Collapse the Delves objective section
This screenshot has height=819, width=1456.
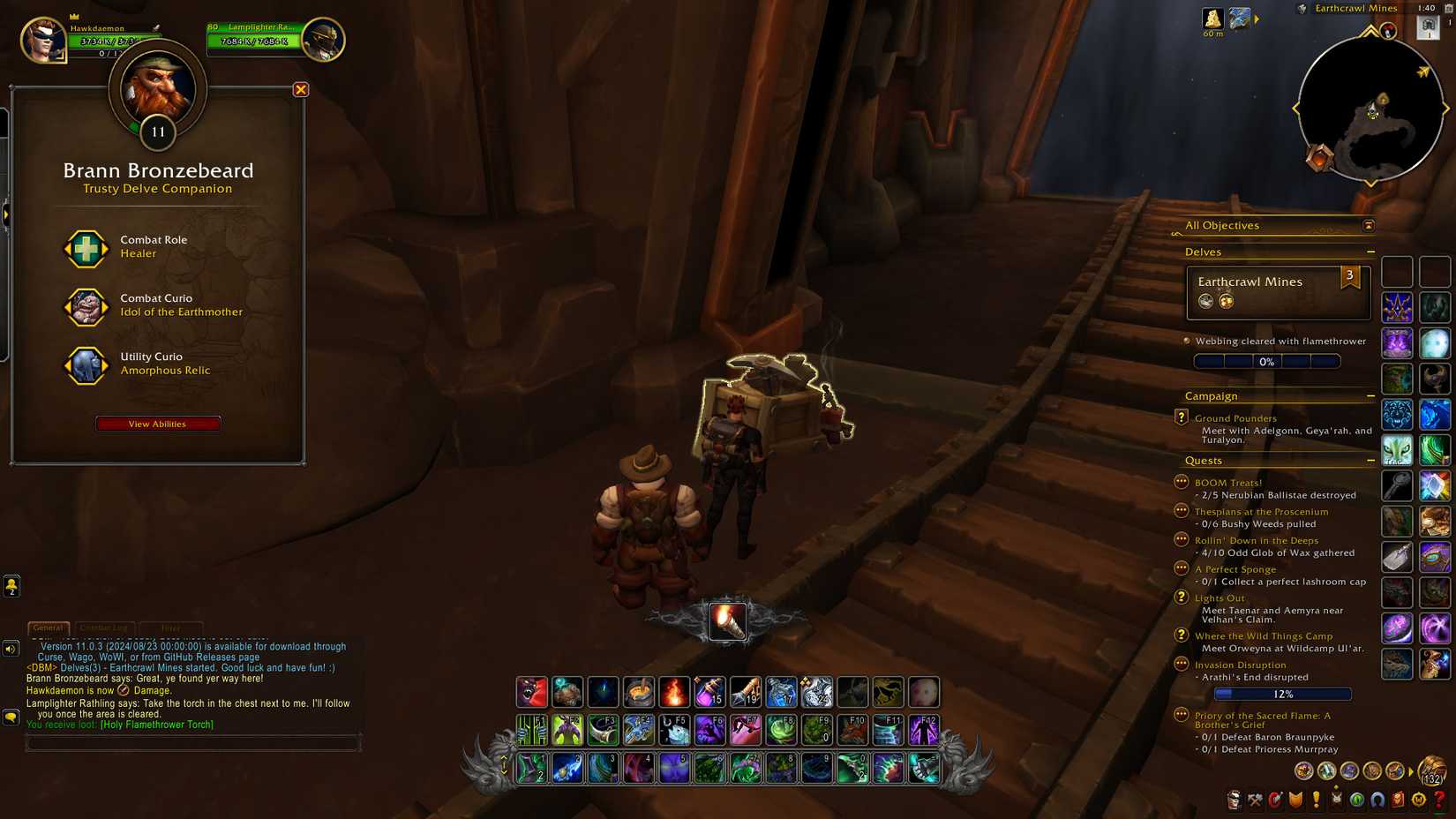[x=1371, y=252]
